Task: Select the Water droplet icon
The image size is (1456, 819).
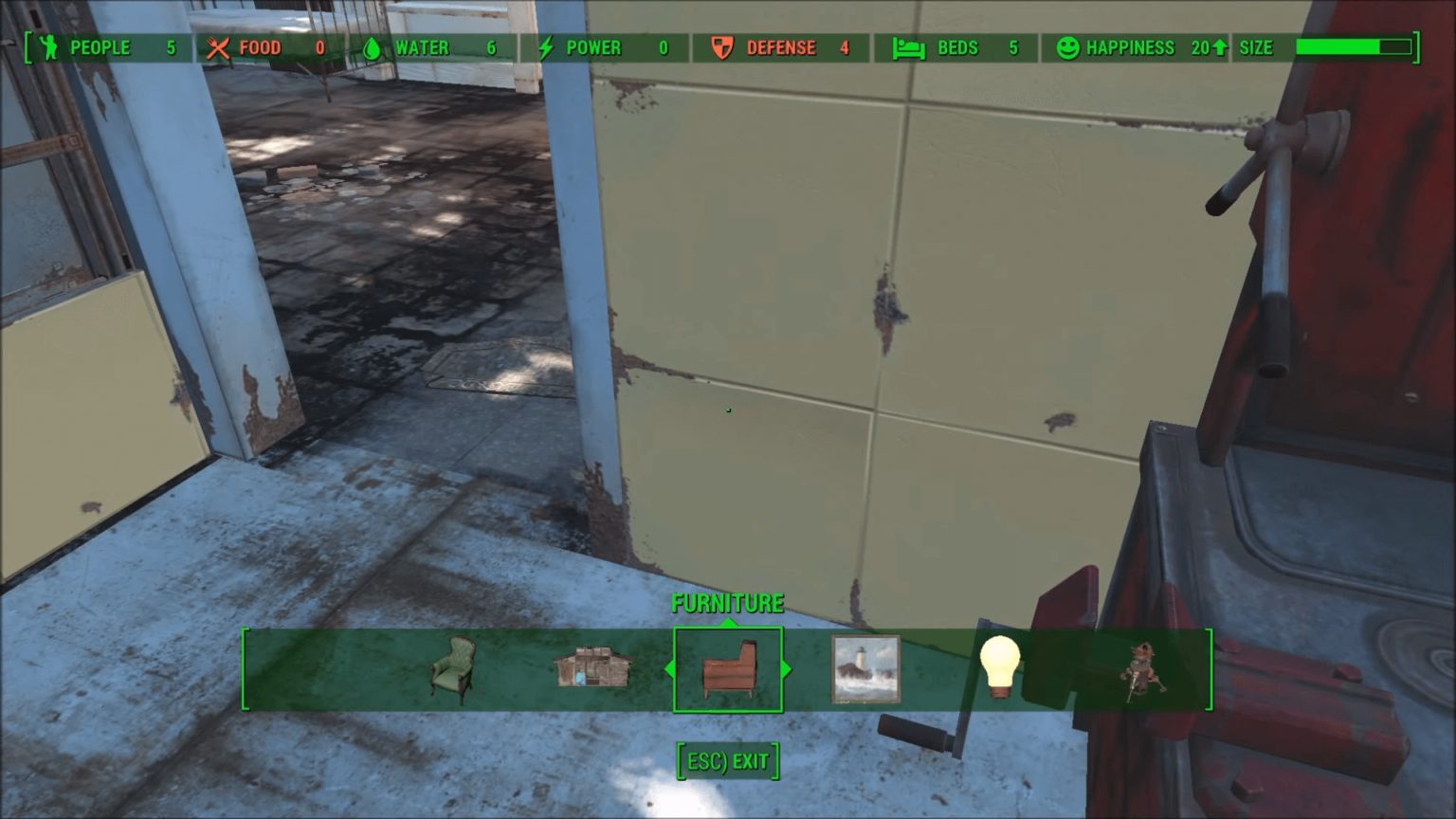Action: point(372,47)
